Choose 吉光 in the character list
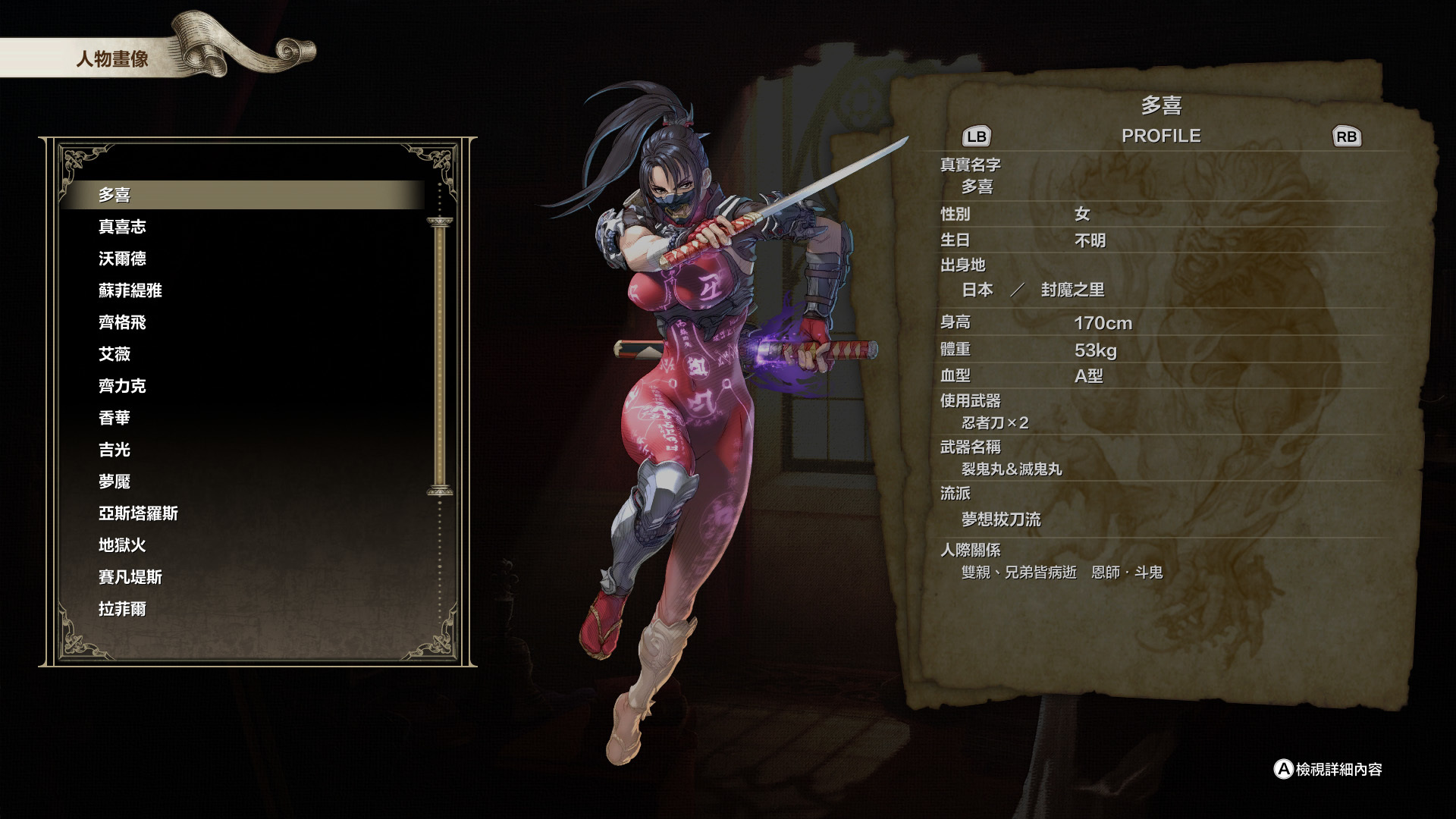 pos(114,450)
